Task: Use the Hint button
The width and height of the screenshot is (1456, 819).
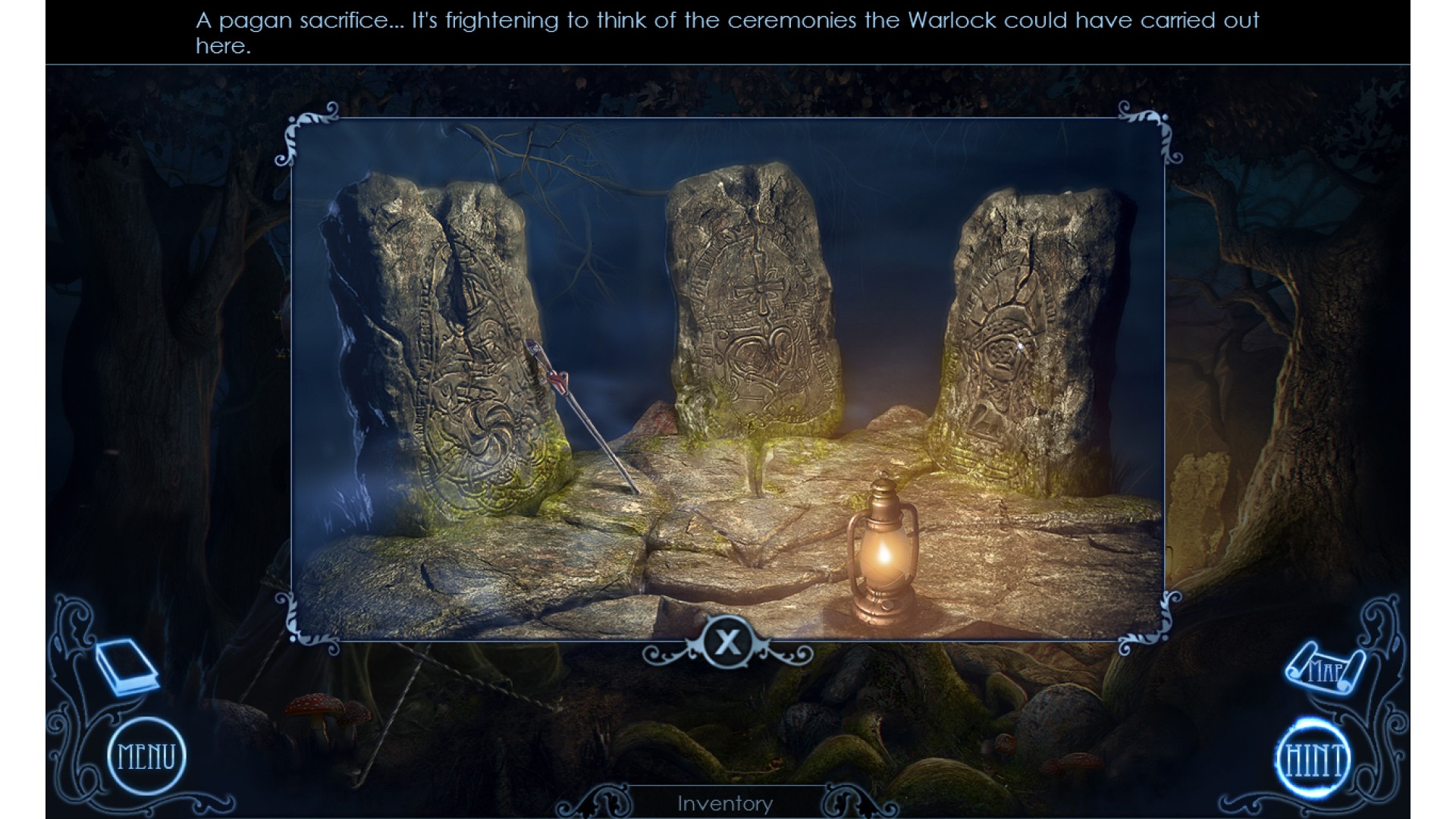Action: pyautogui.click(x=1313, y=759)
